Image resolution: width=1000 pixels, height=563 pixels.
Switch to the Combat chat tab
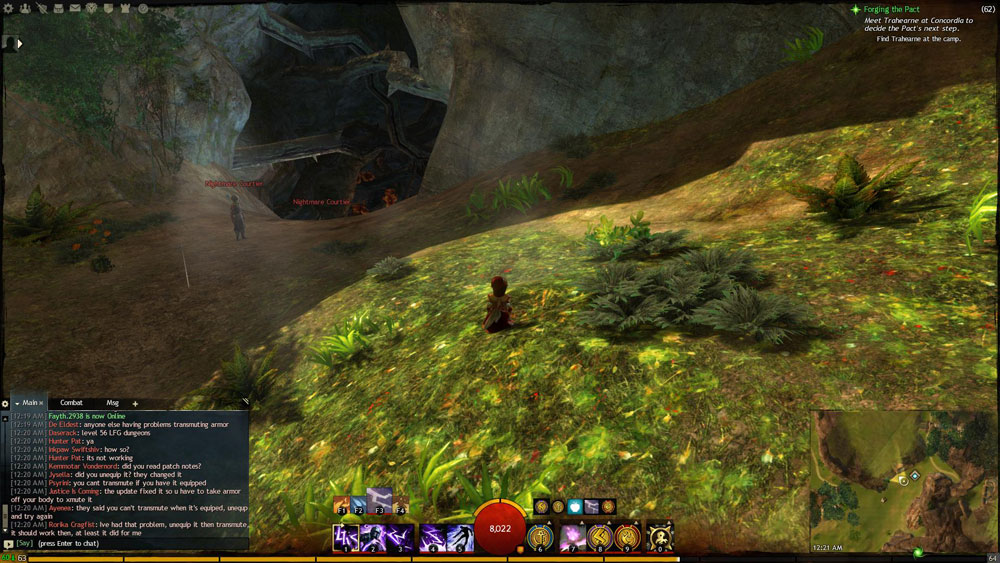tap(71, 403)
